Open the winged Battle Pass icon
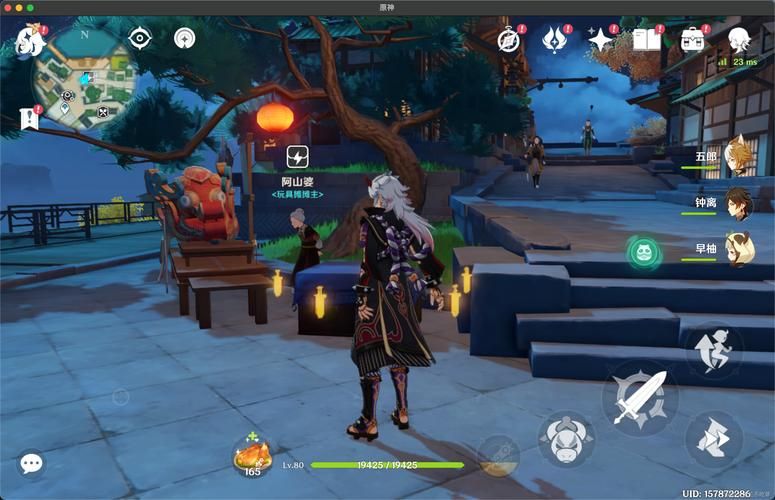 click(554, 40)
